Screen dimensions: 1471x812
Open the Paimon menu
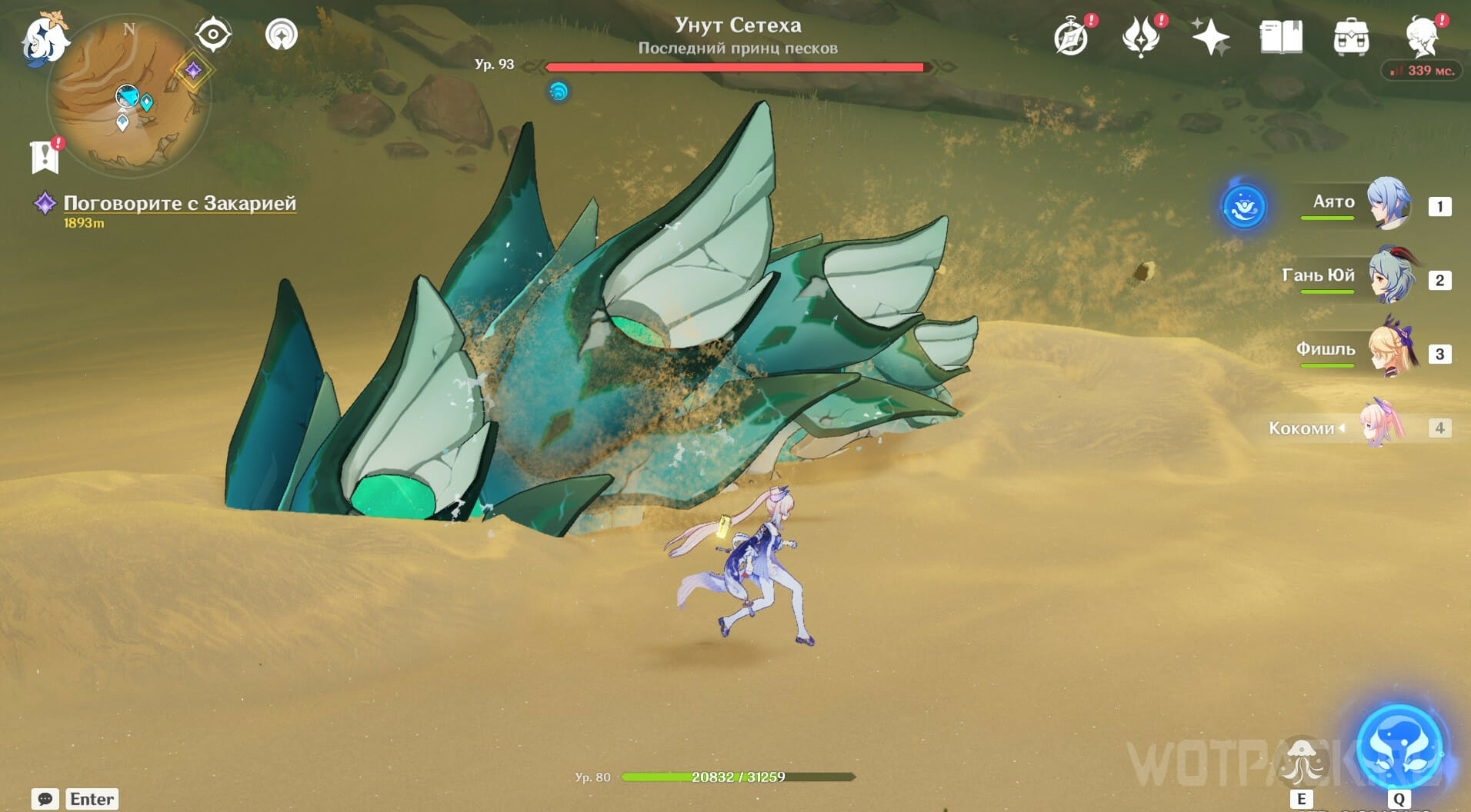tap(45, 38)
